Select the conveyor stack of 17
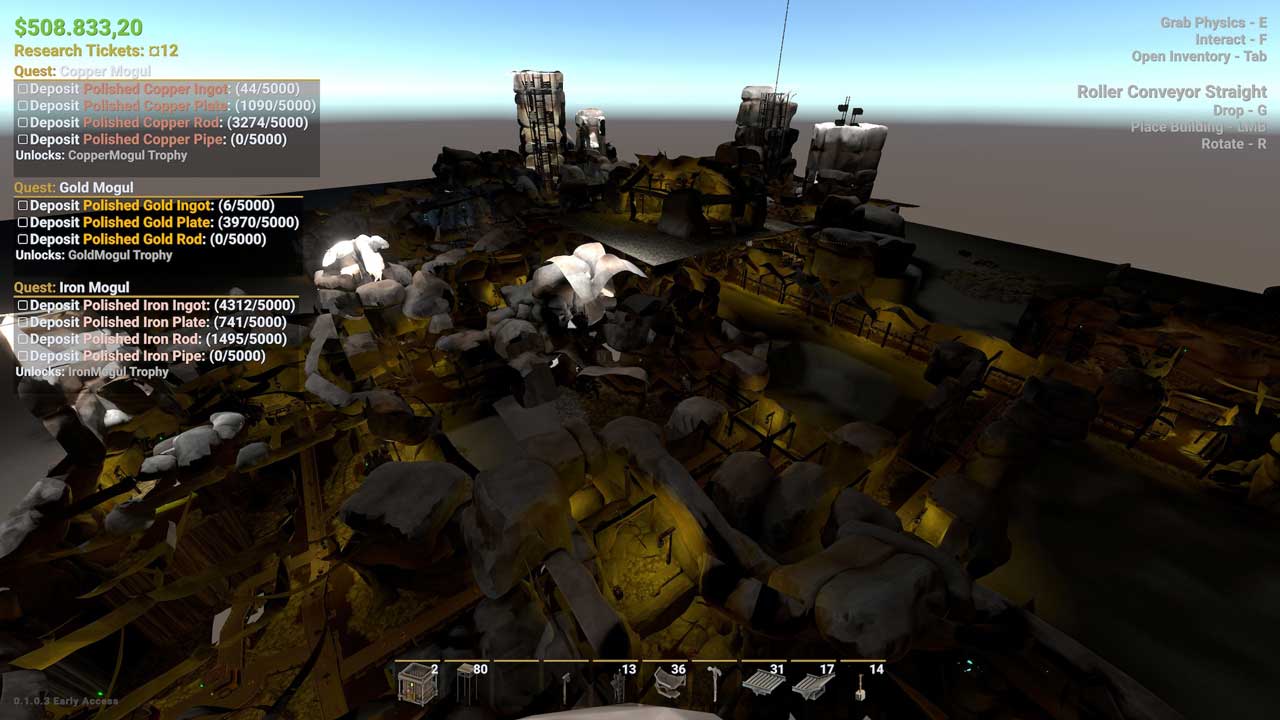 (813, 685)
